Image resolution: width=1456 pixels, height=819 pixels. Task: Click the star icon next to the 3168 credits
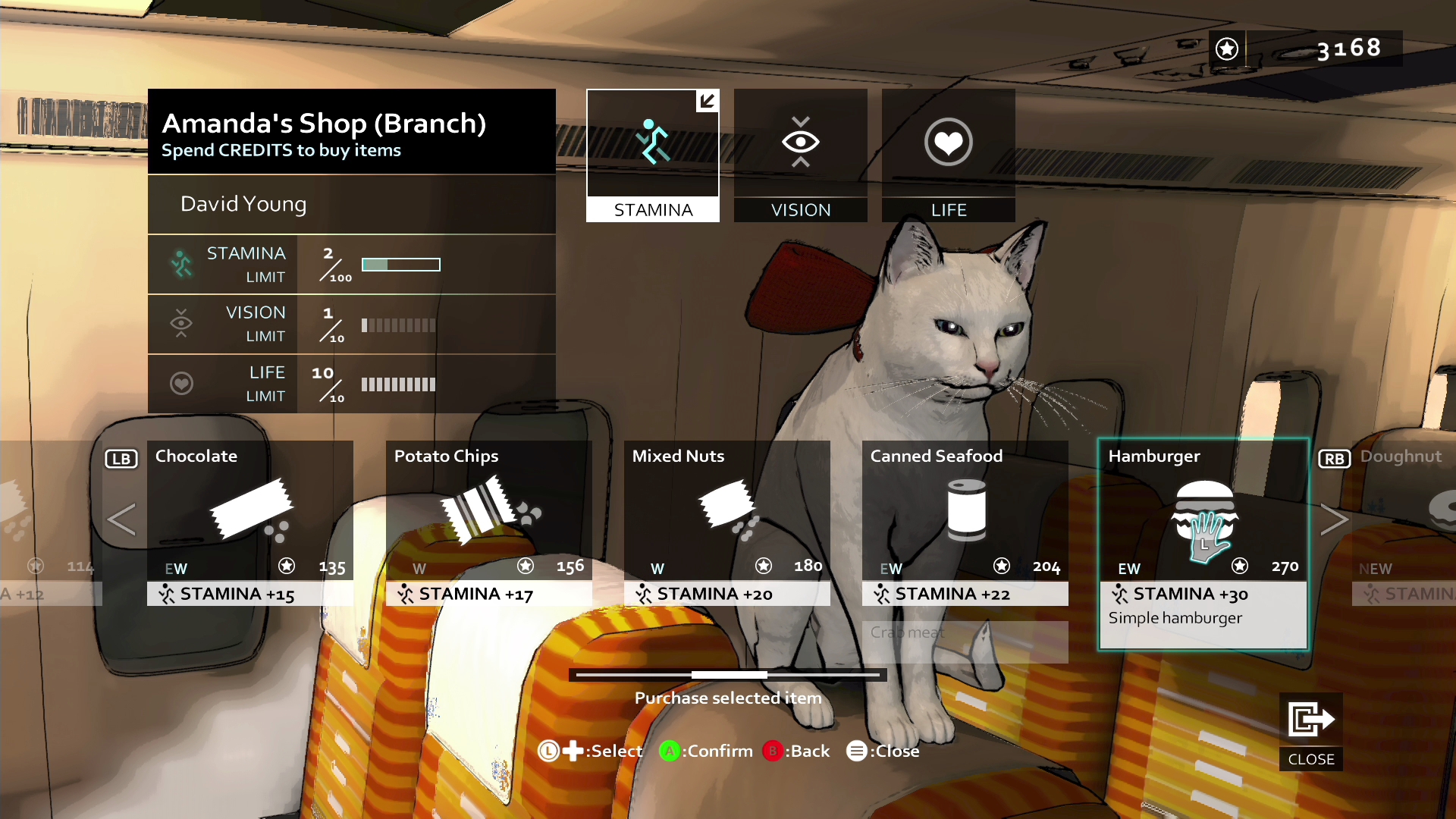tap(1227, 49)
